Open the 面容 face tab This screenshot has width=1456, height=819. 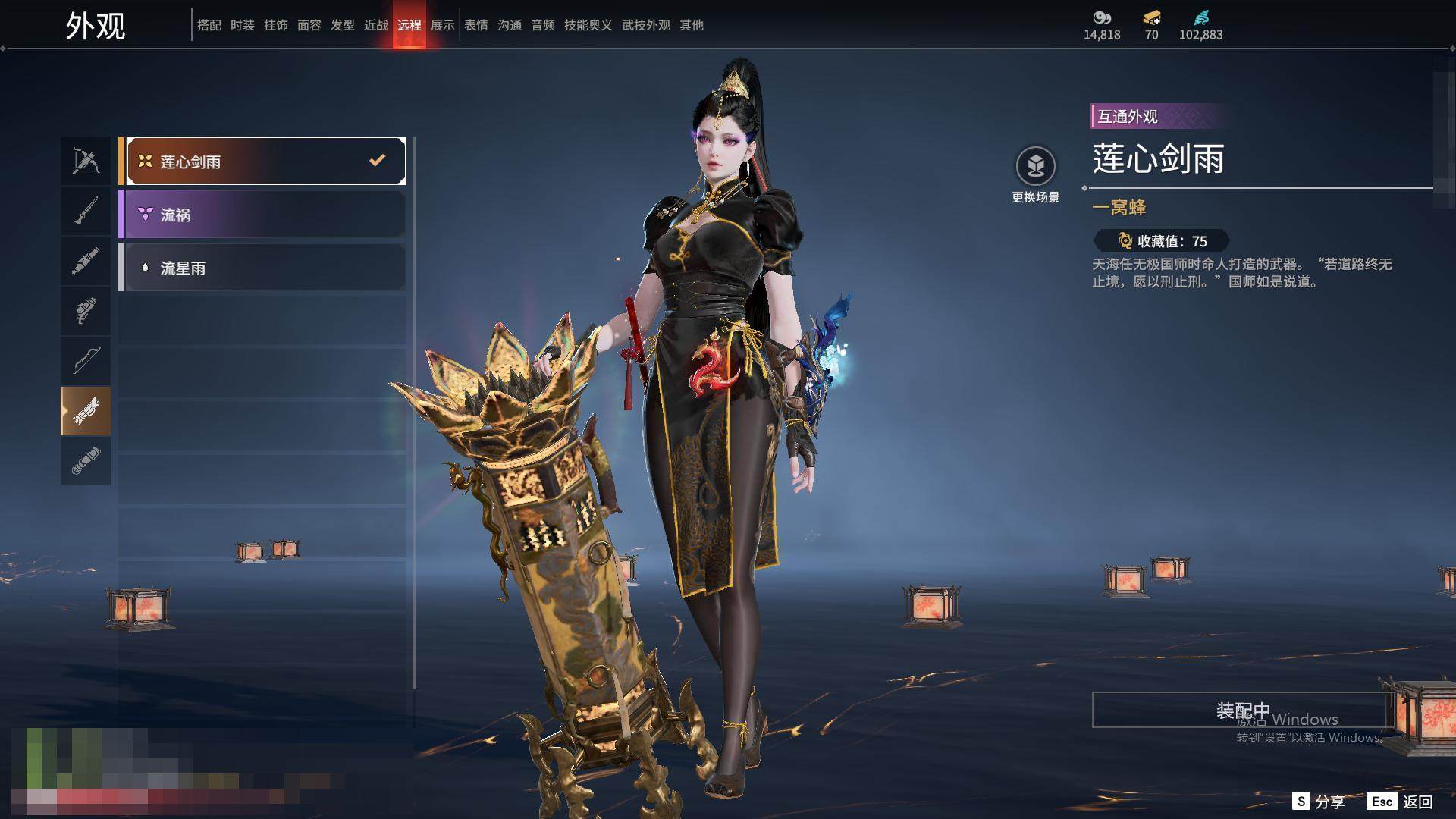point(309,25)
